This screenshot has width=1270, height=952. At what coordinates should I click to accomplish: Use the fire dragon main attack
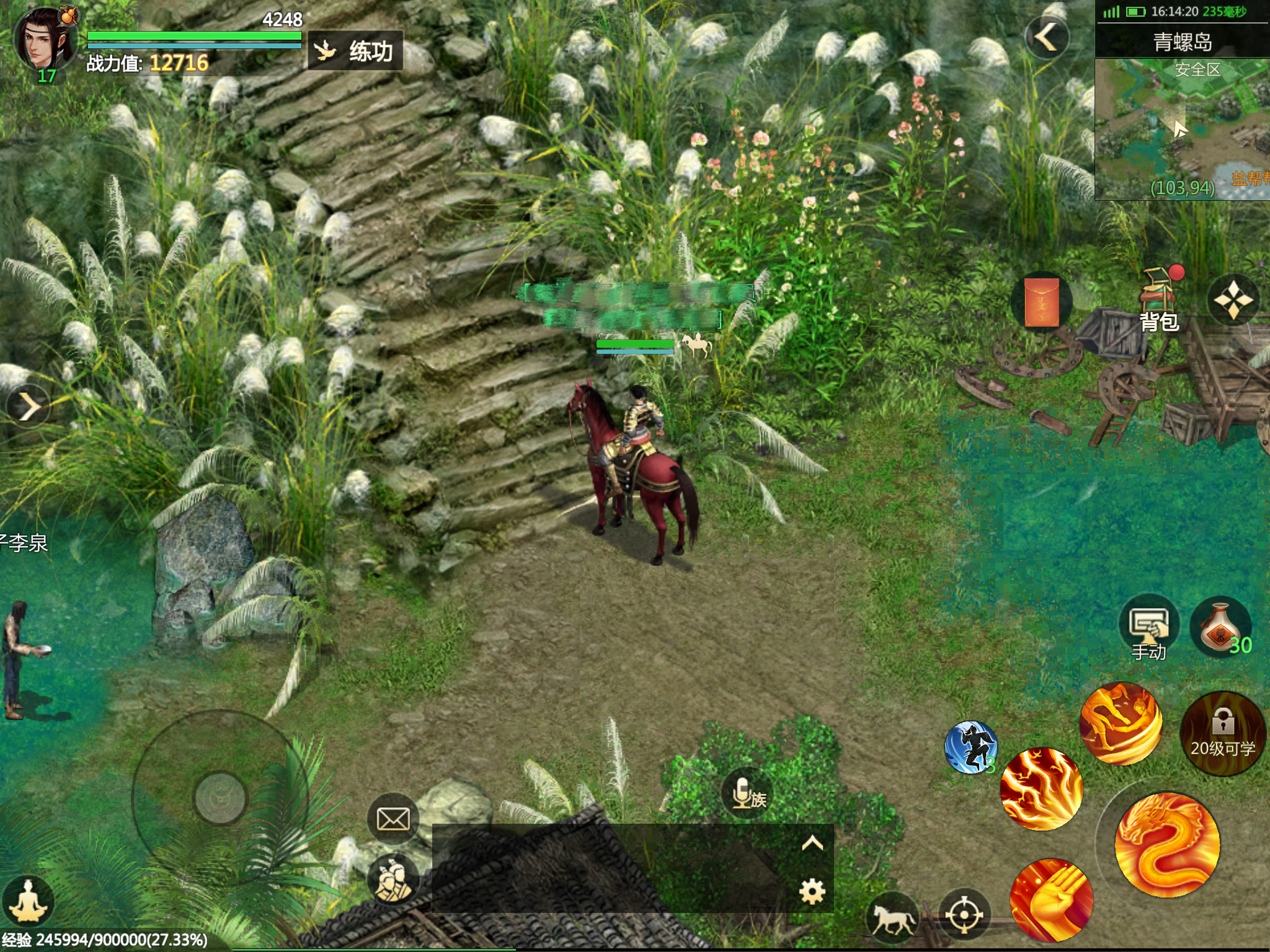click(x=1167, y=844)
